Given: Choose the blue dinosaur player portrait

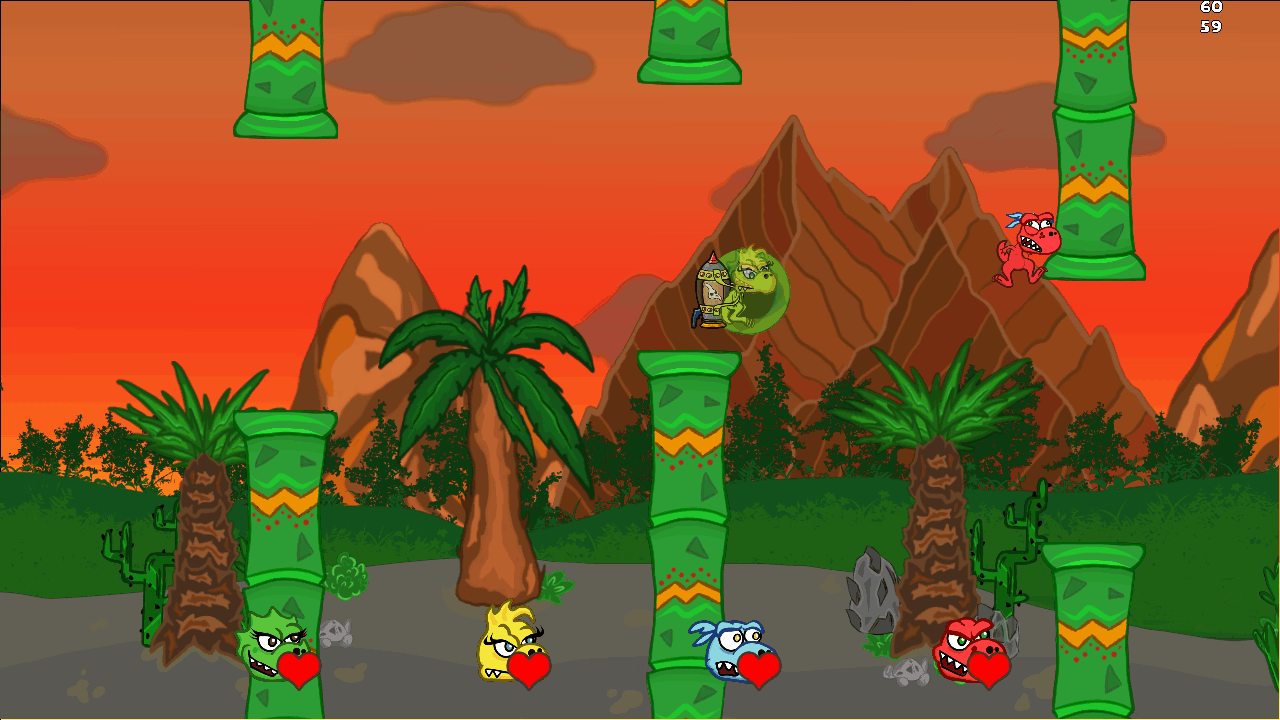Looking at the screenshot, I should (733, 646).
